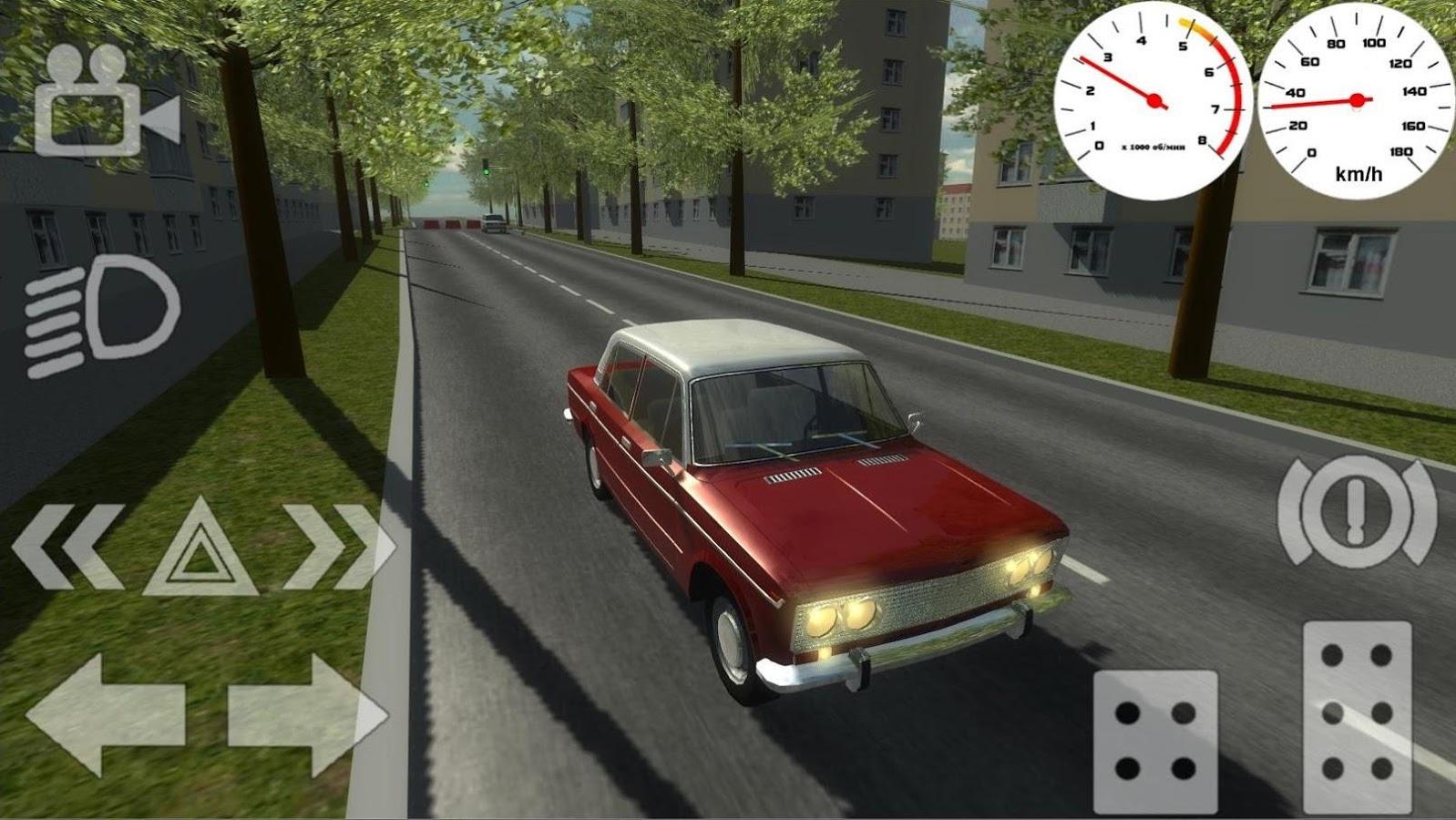Activate the right turn signal chevrons
Screen dimensions: 1456x820
point(339,547)
